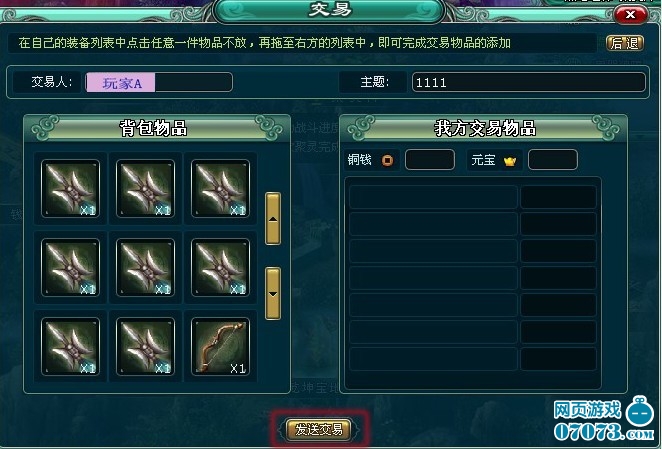Viewport: 662px width, 449px height.
Task: Click the 交易人 trader name field
Action: 159,82
